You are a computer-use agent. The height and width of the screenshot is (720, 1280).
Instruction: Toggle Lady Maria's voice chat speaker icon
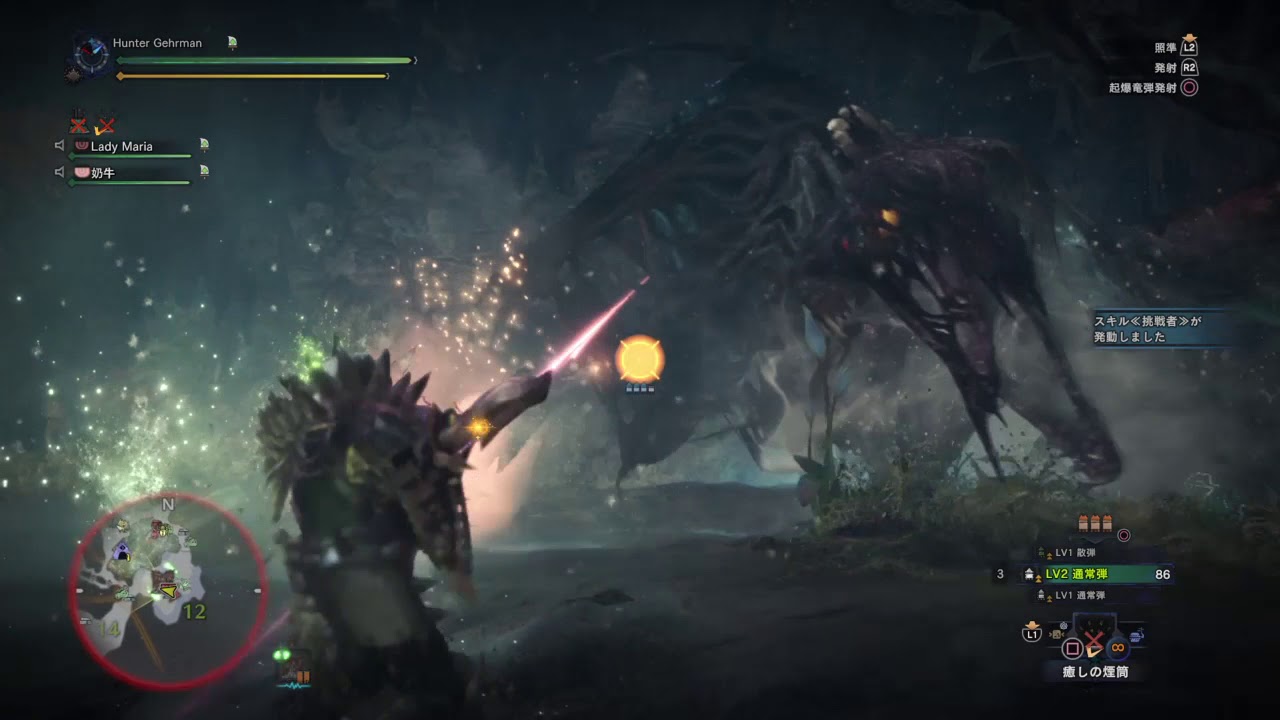pos(60,146)
